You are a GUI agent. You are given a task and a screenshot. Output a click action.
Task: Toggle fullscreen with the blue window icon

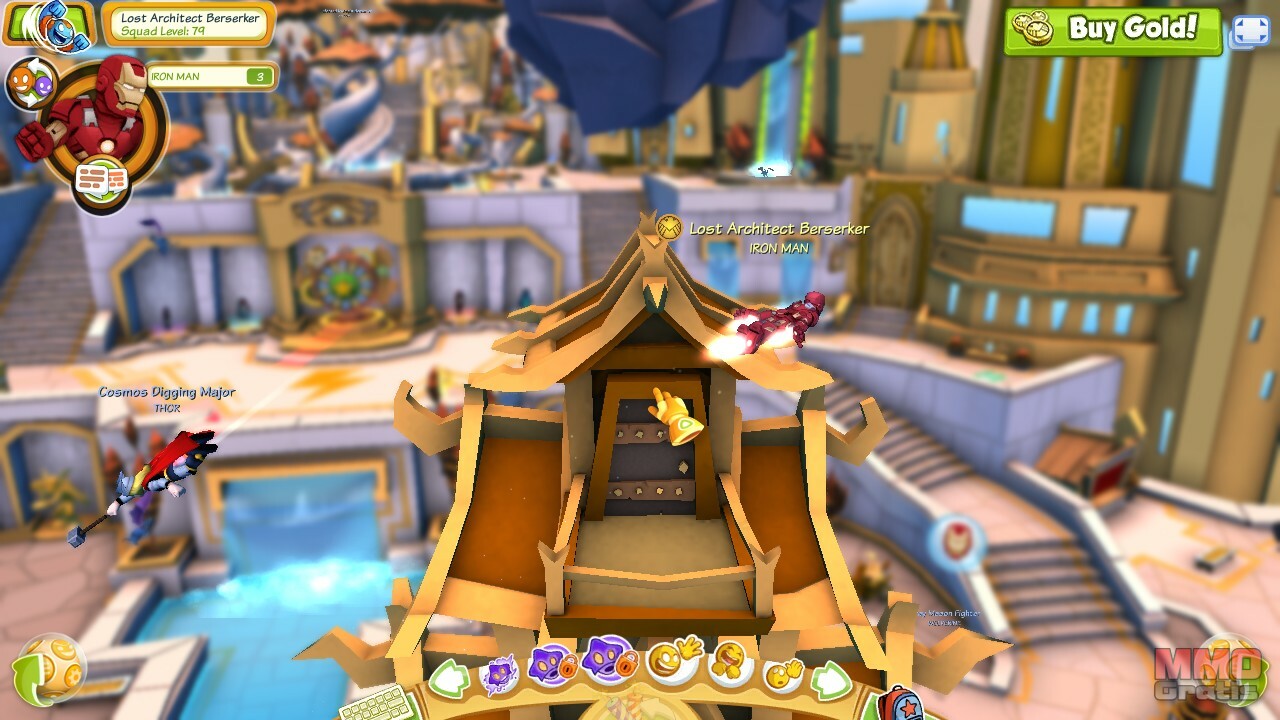(1250, 31)
